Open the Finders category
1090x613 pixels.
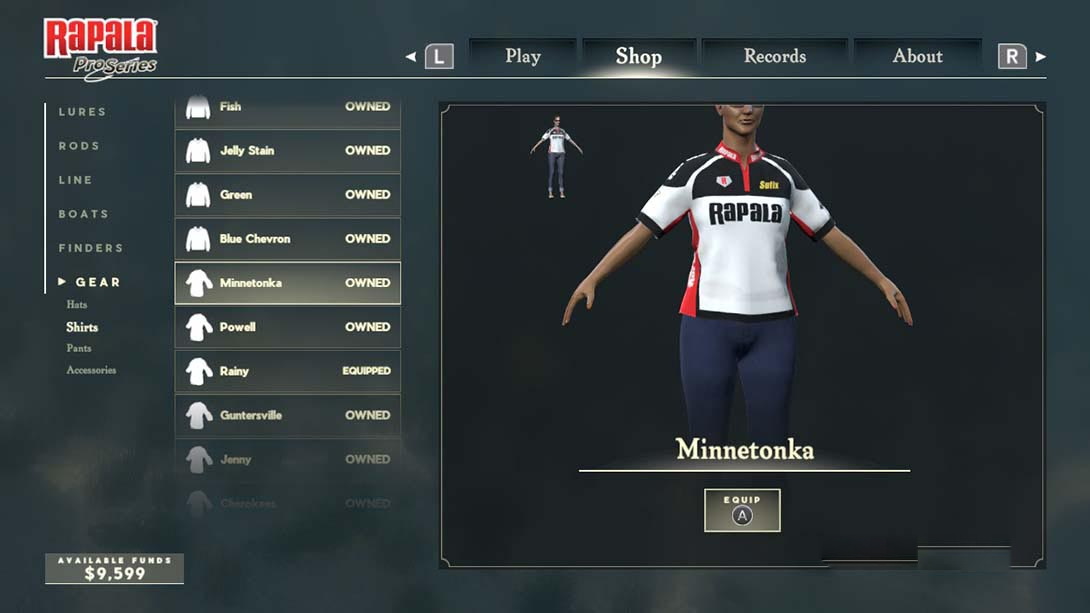click(x=91, y=248)
